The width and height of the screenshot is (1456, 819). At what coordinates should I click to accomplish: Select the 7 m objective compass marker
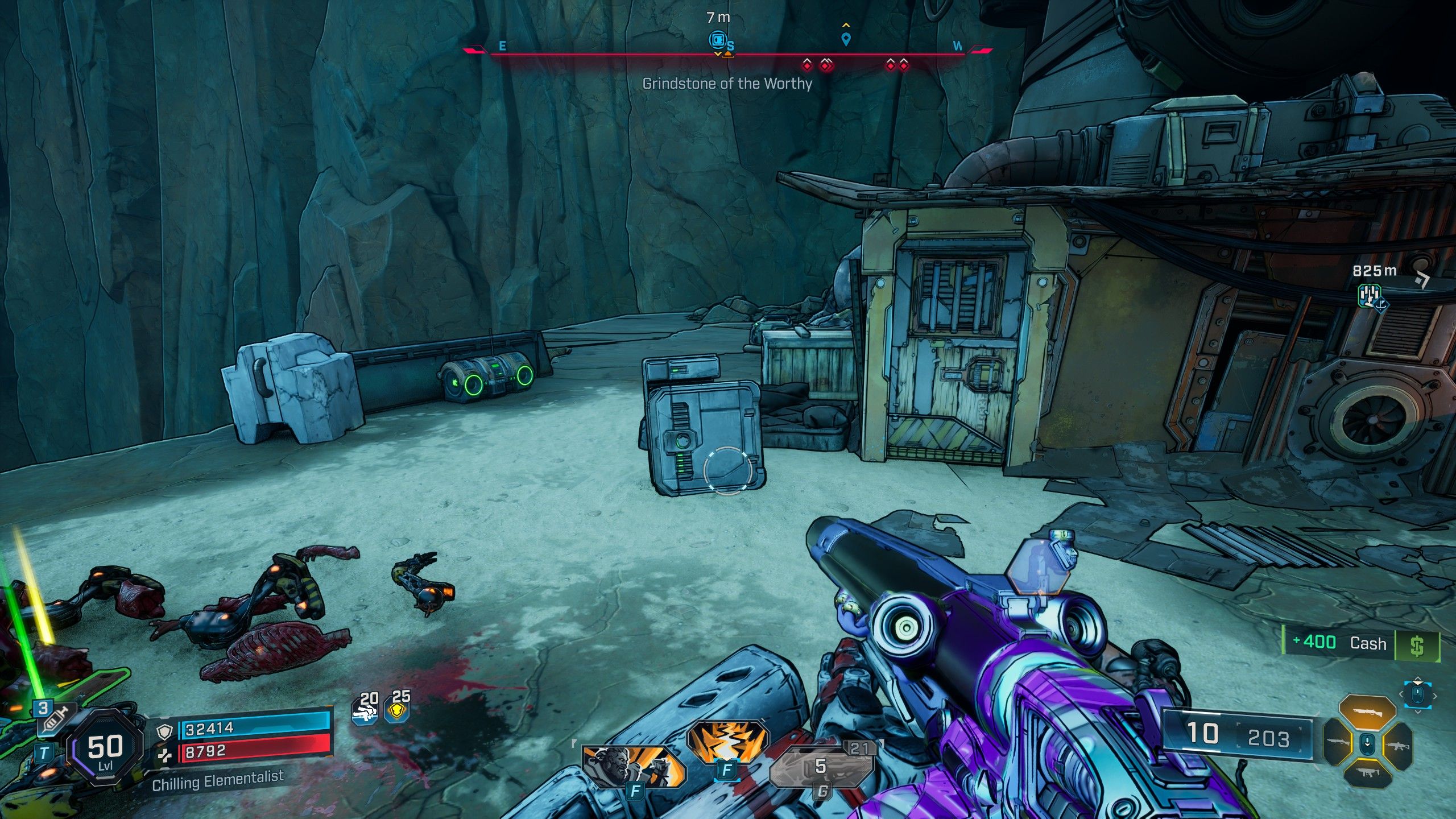pyautogui.click(x=718, y=40)
